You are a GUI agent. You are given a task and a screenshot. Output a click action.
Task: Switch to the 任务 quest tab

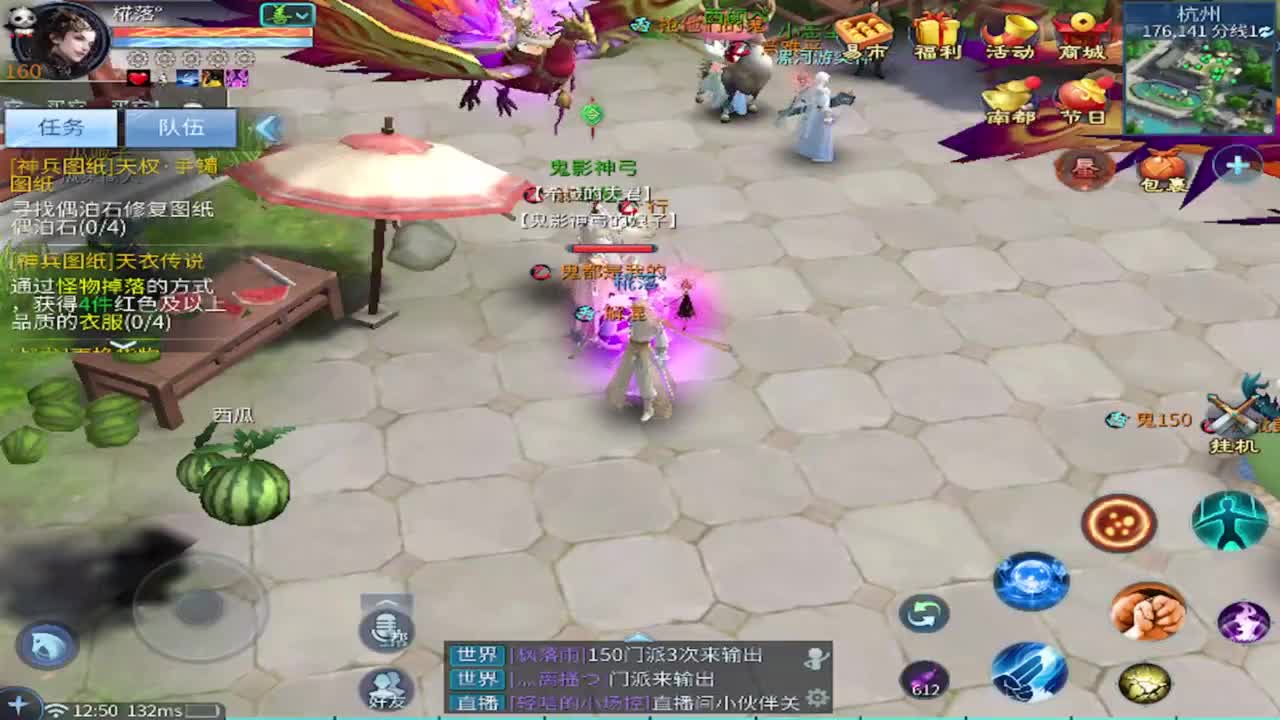pos(60,127)
